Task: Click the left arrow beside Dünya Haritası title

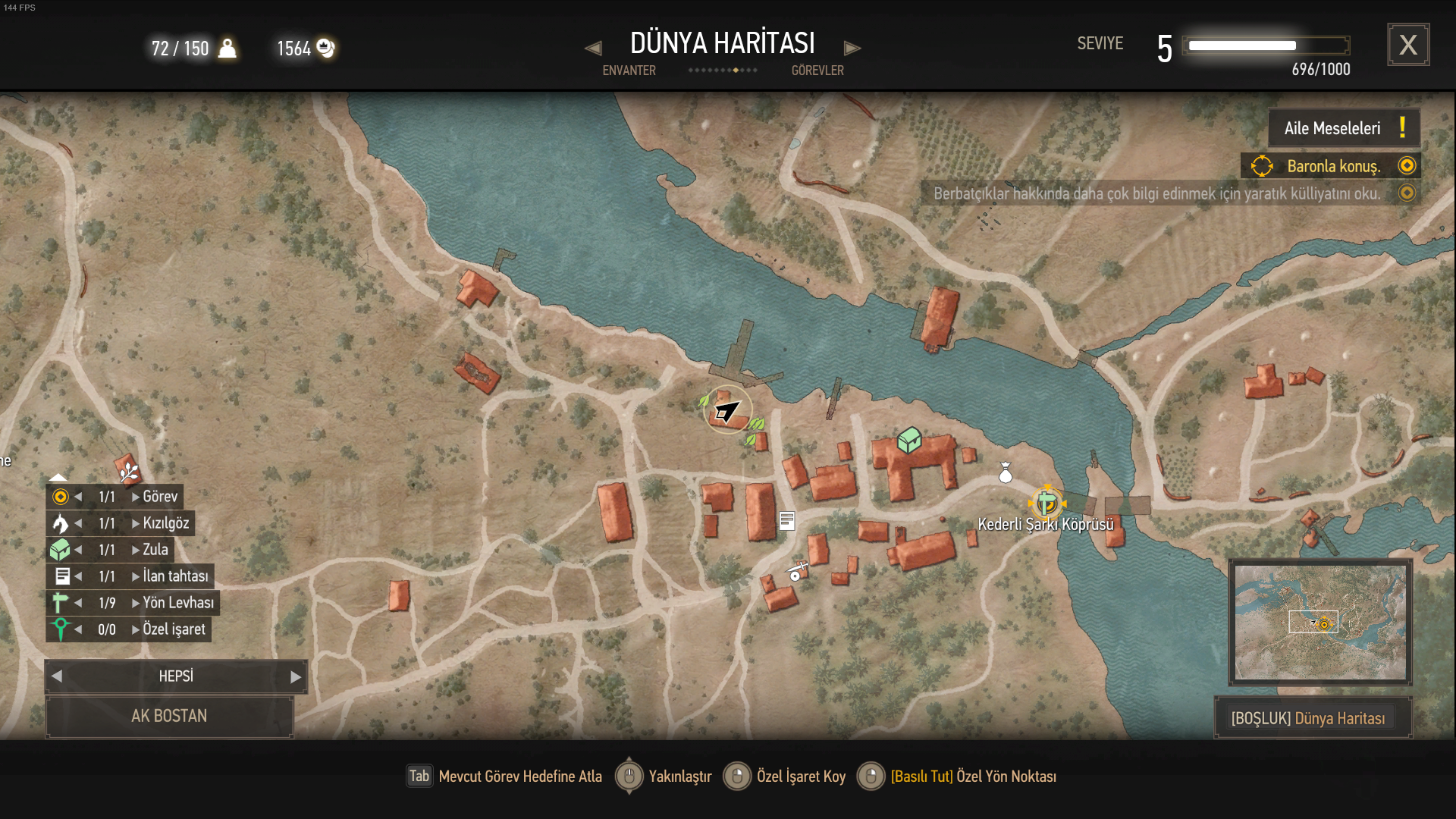Action: click(x=593, y=49)
